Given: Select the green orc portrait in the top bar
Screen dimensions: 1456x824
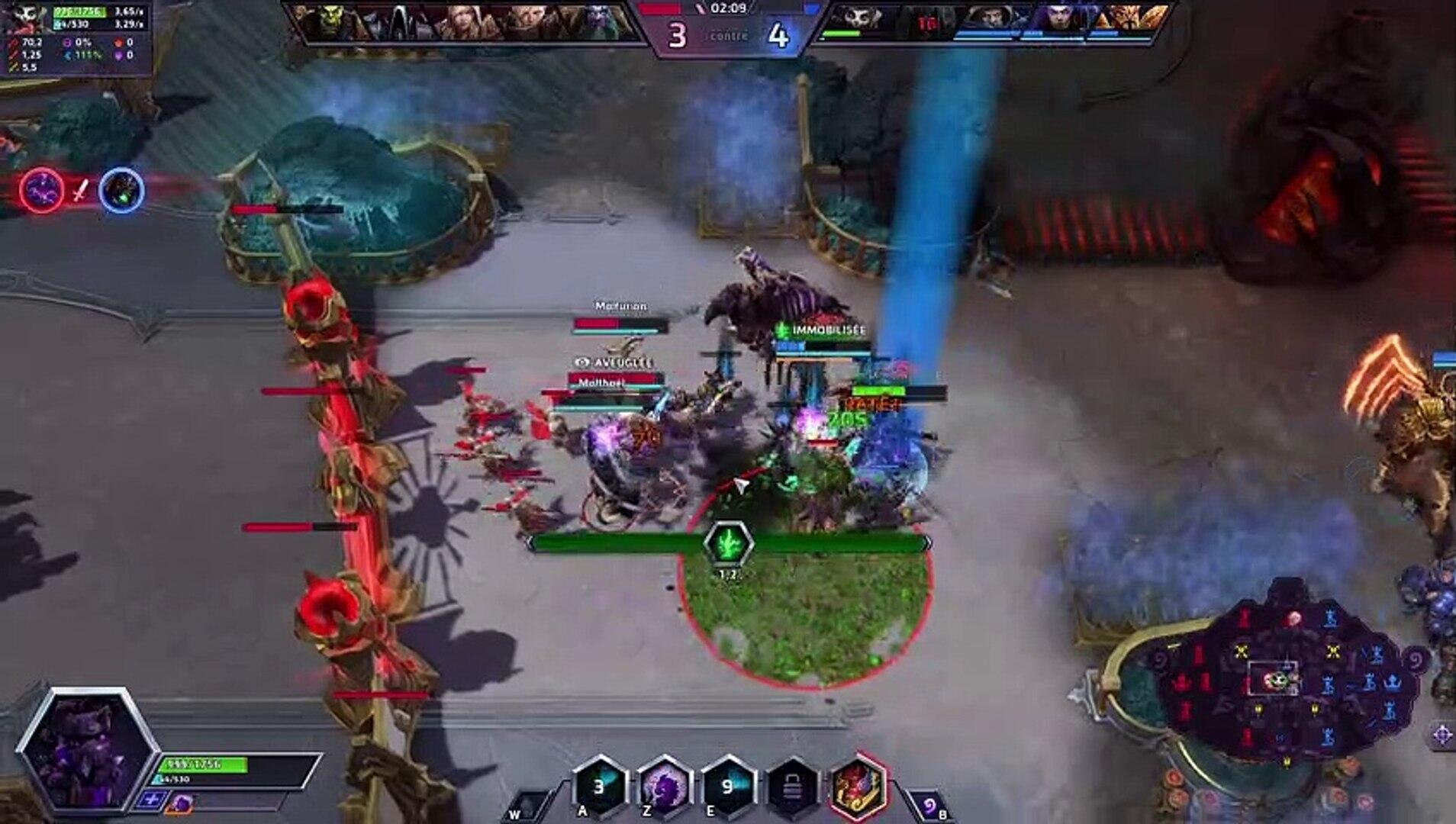Looking at the screenshot, I should click(x=327, y=21).
